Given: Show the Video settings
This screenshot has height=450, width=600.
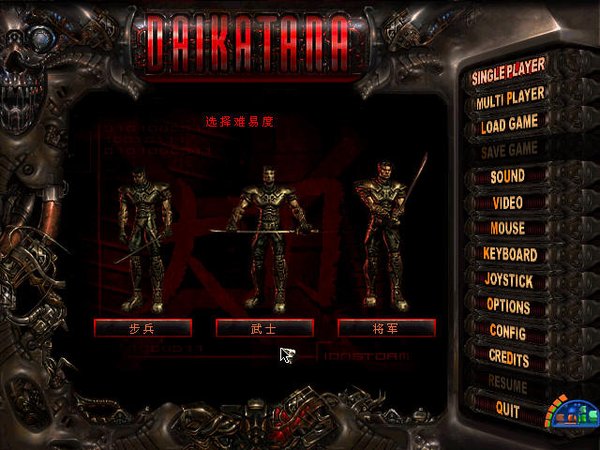Looking at the screenshot, I should [x=508, y=202].
